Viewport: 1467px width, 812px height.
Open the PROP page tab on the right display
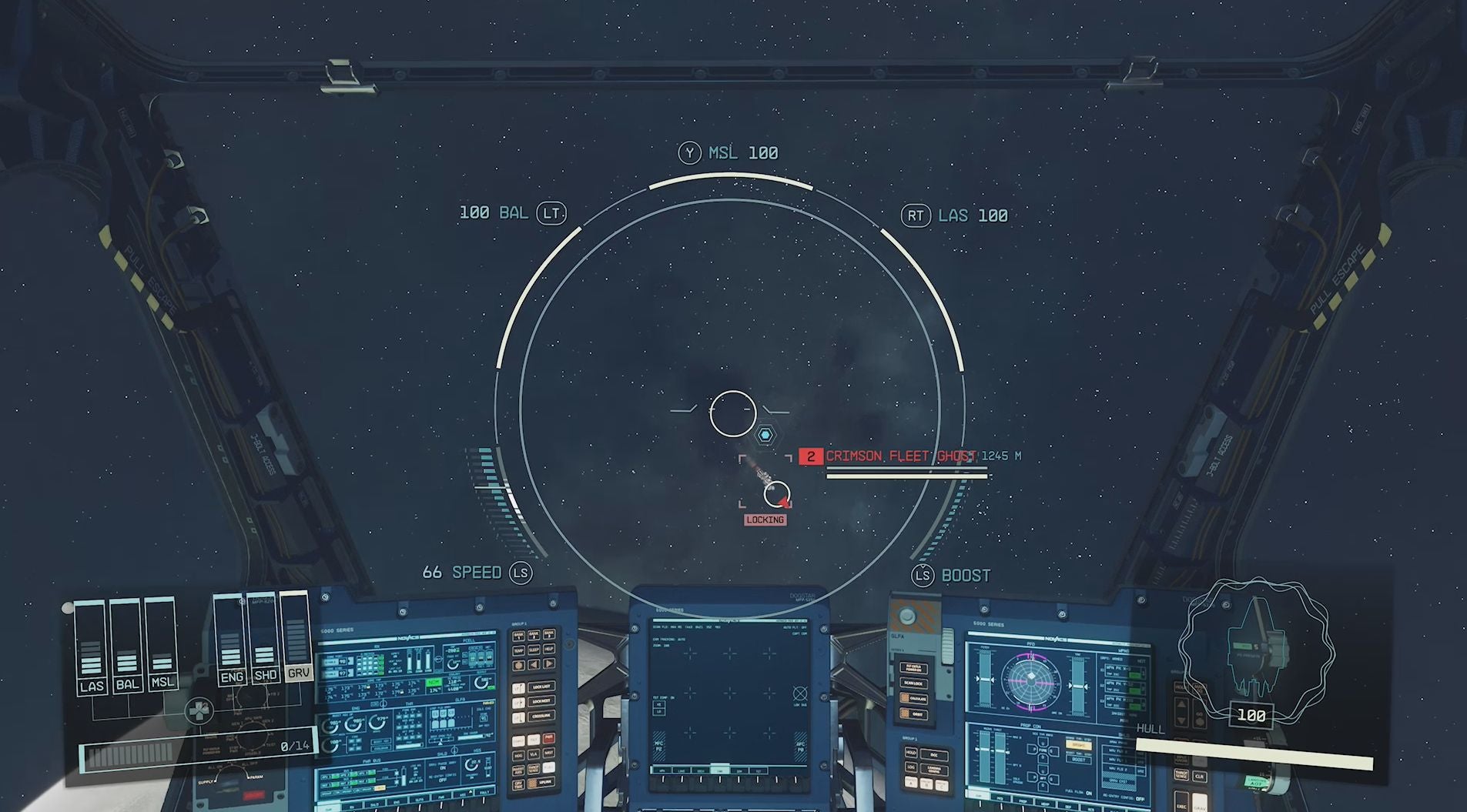tap(1023, 802)
